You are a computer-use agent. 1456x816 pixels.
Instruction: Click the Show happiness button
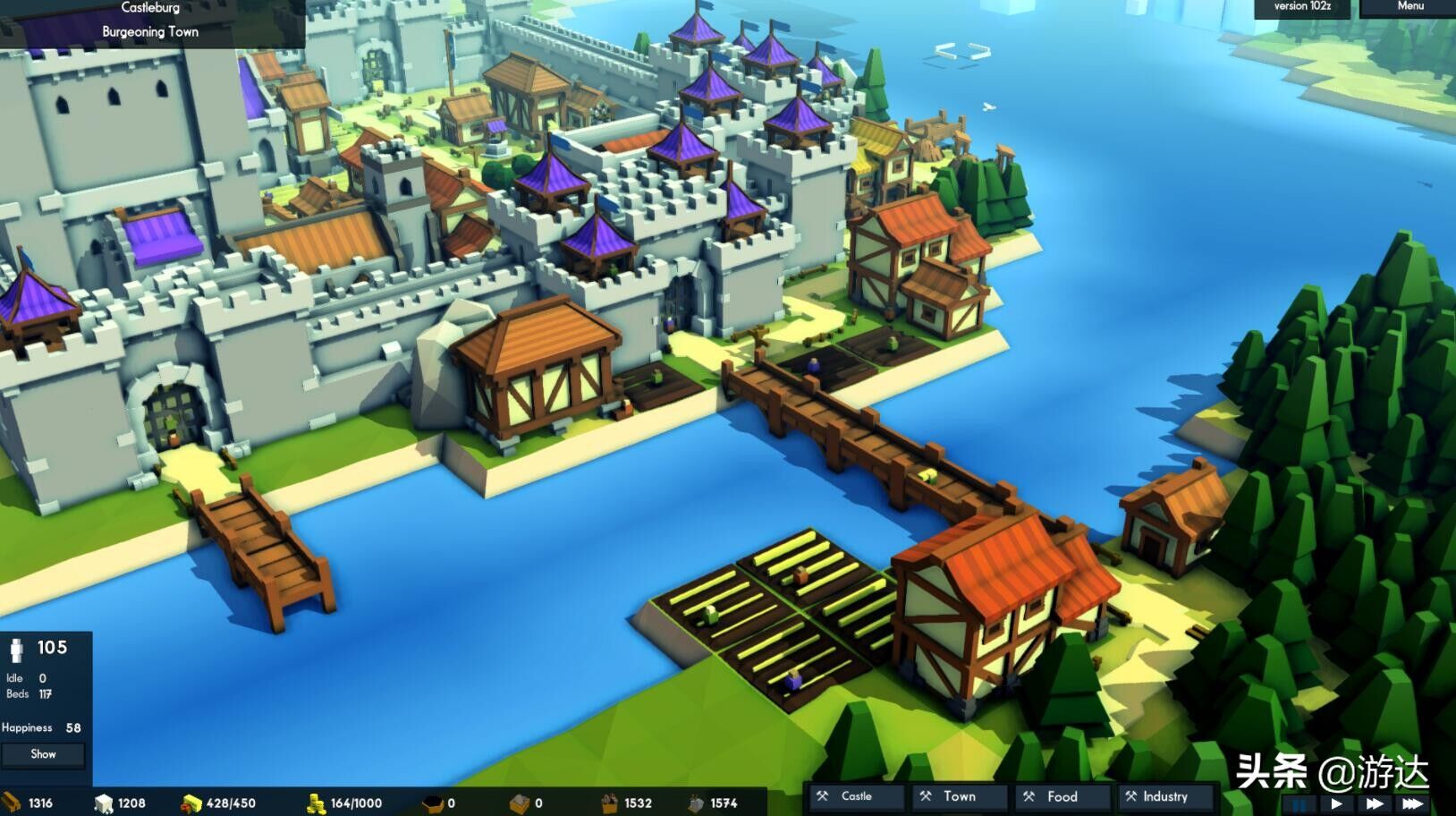tap(43, 754)
